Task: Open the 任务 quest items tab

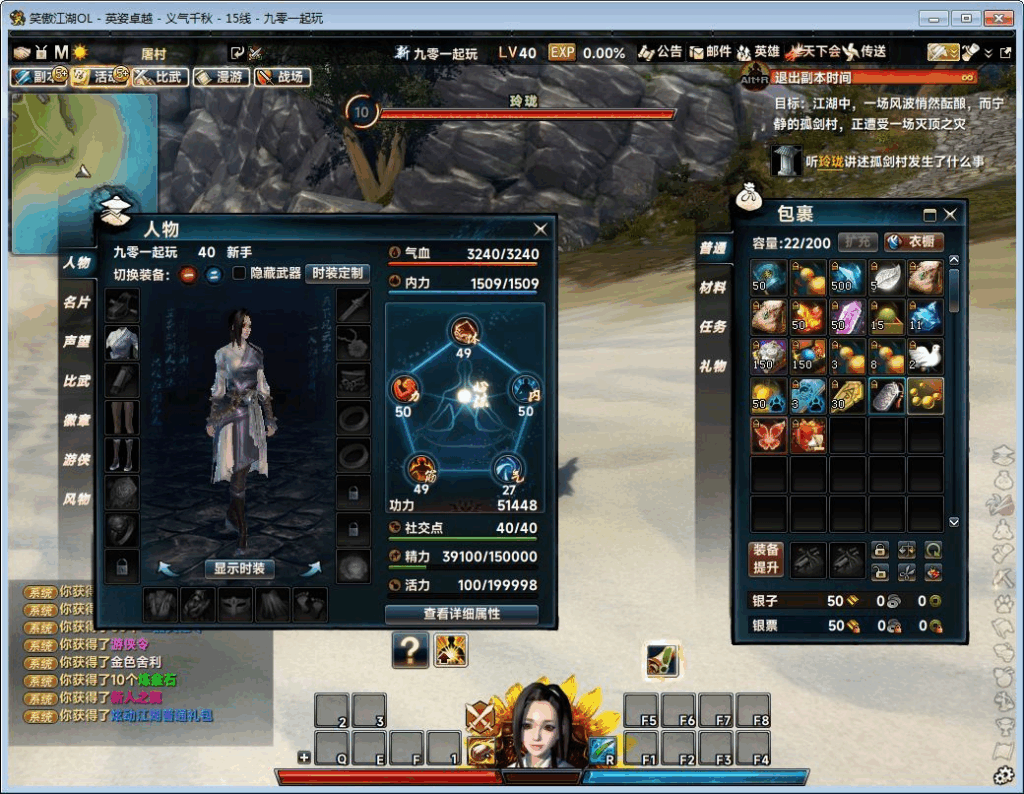Action: click(713, 326)
